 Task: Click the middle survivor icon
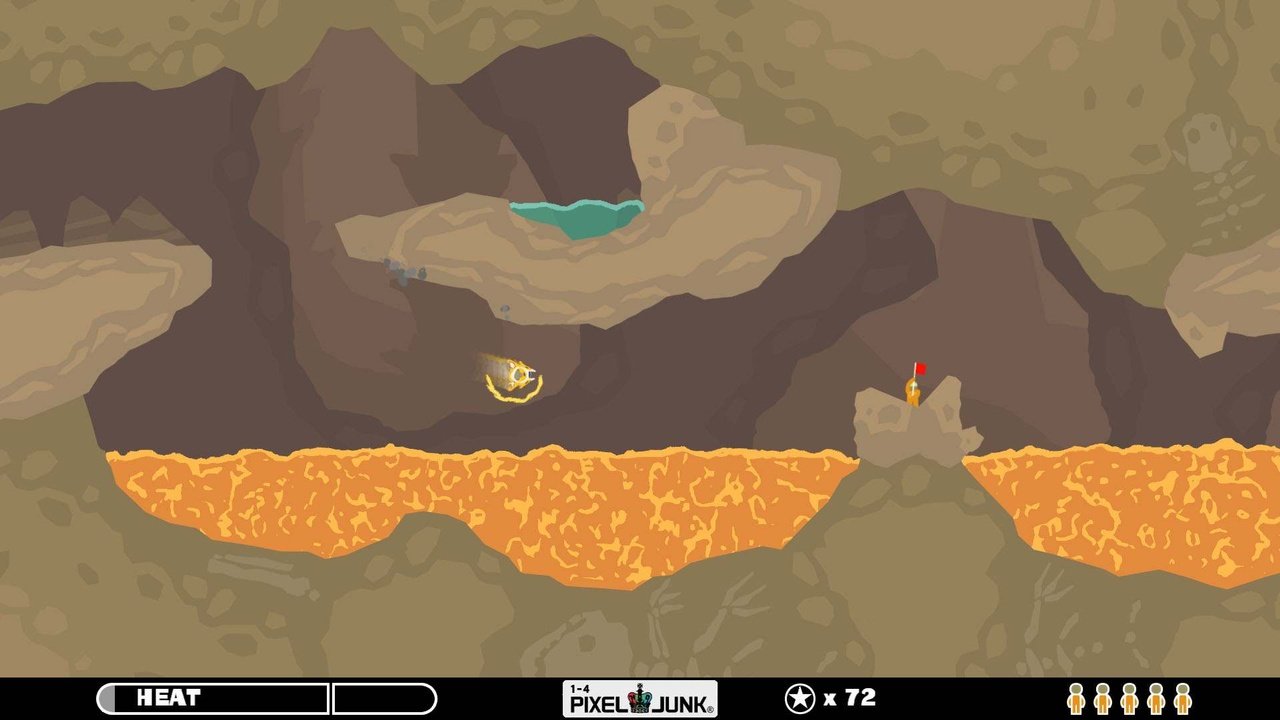[x=1128, y=698]
